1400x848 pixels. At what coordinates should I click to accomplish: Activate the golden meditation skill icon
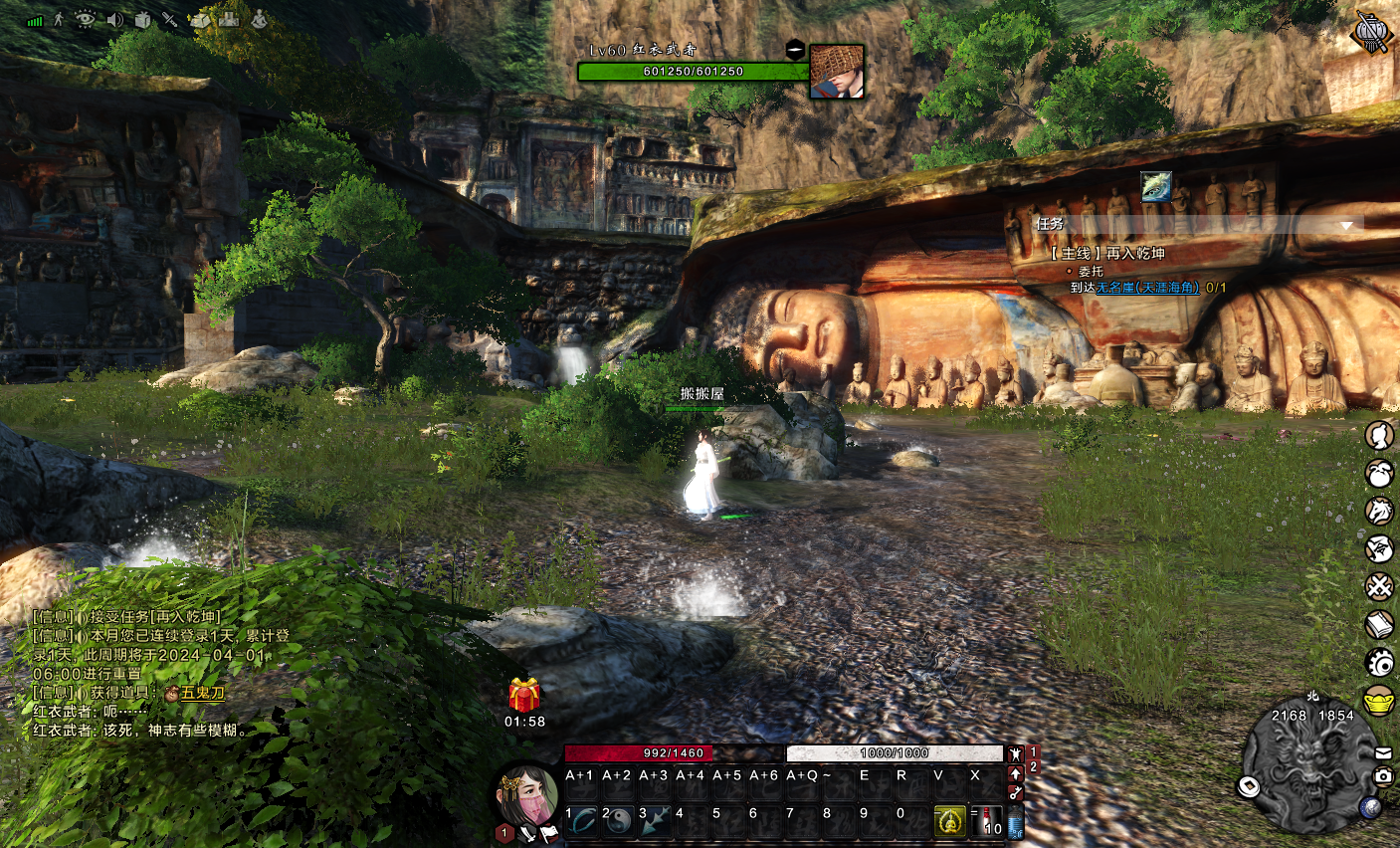coord(949,821)
